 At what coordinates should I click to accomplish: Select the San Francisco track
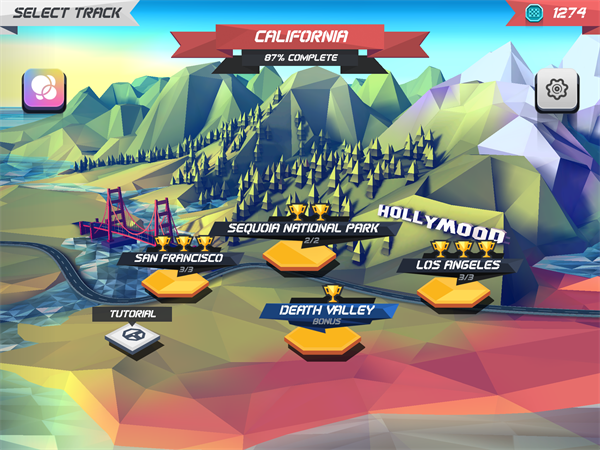(x=175, y=282)
